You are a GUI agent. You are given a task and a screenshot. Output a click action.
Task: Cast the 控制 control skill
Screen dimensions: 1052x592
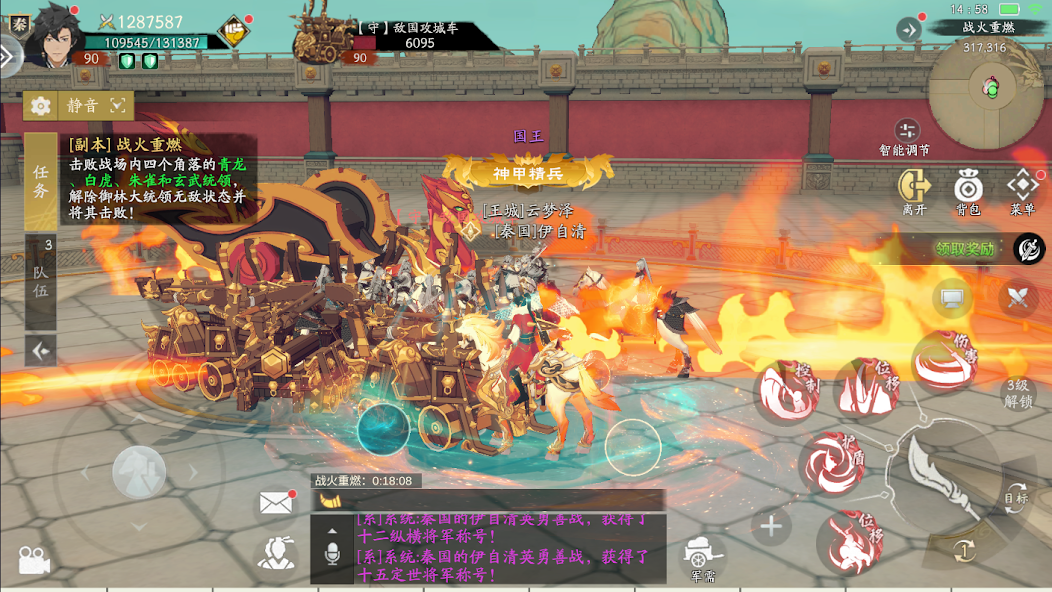(787, 390)
